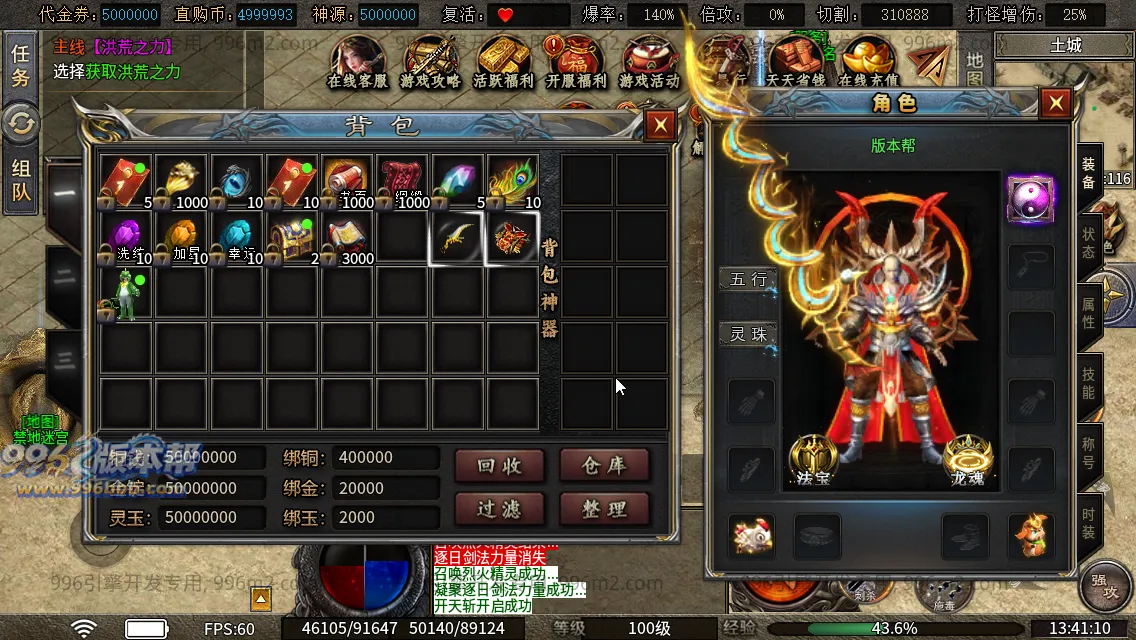Open the 仓库 warehouse
This screenshot has height=640, width=1136.
pos(604,465)
